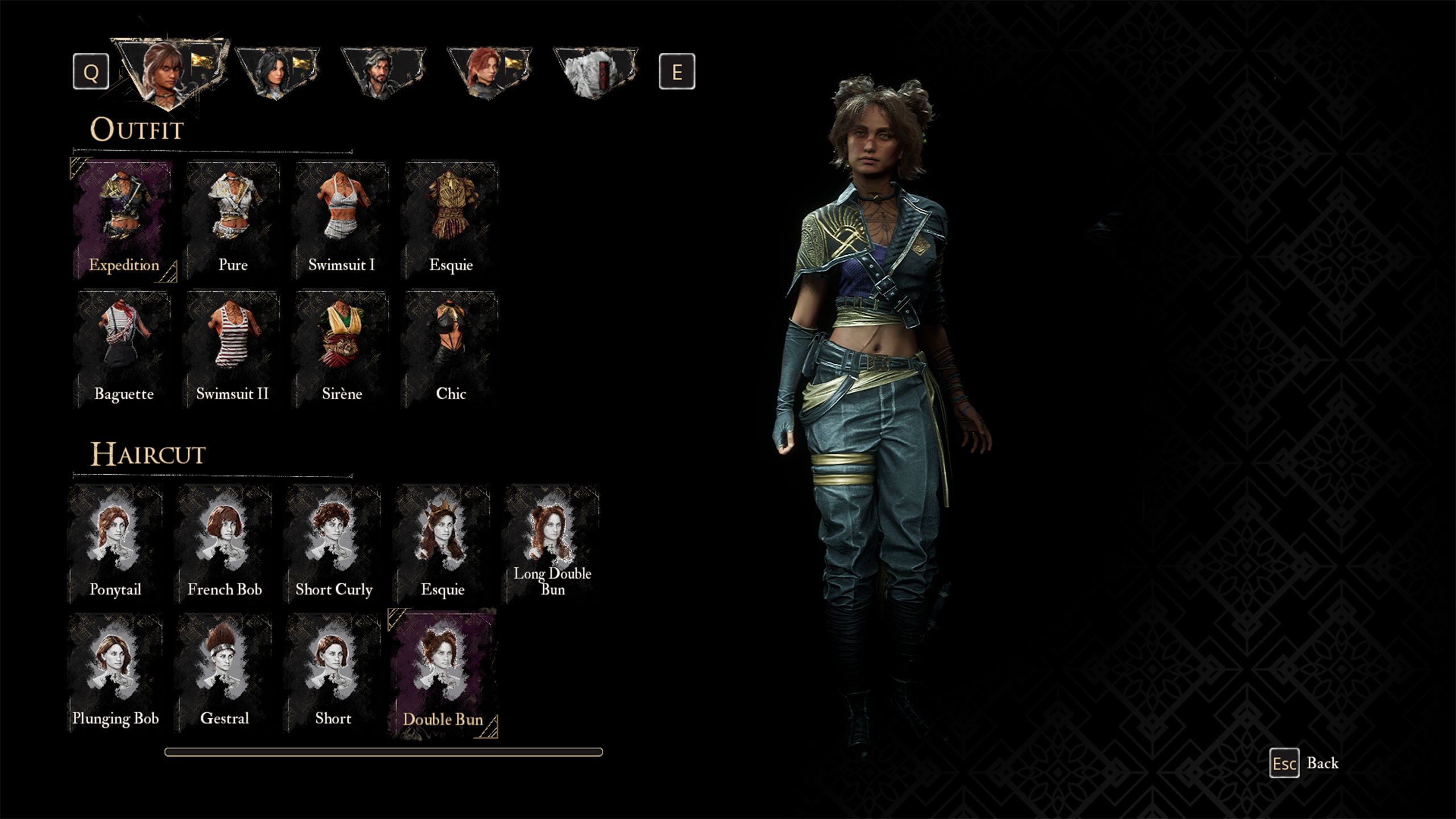This screenshot has width=1456, height=819.
Task: Equip the Chic outfit
Action: click(x=450, y=349)
